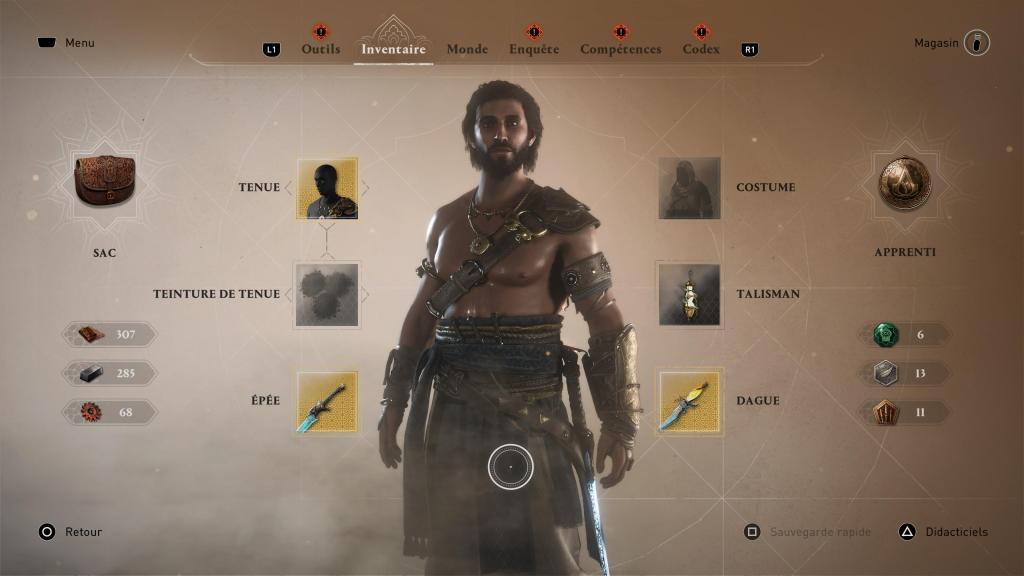This screenshot has height=576, width=1024.
Task: Click right arrow beside the outfit dye slot
Action: (x=365, y=294)
